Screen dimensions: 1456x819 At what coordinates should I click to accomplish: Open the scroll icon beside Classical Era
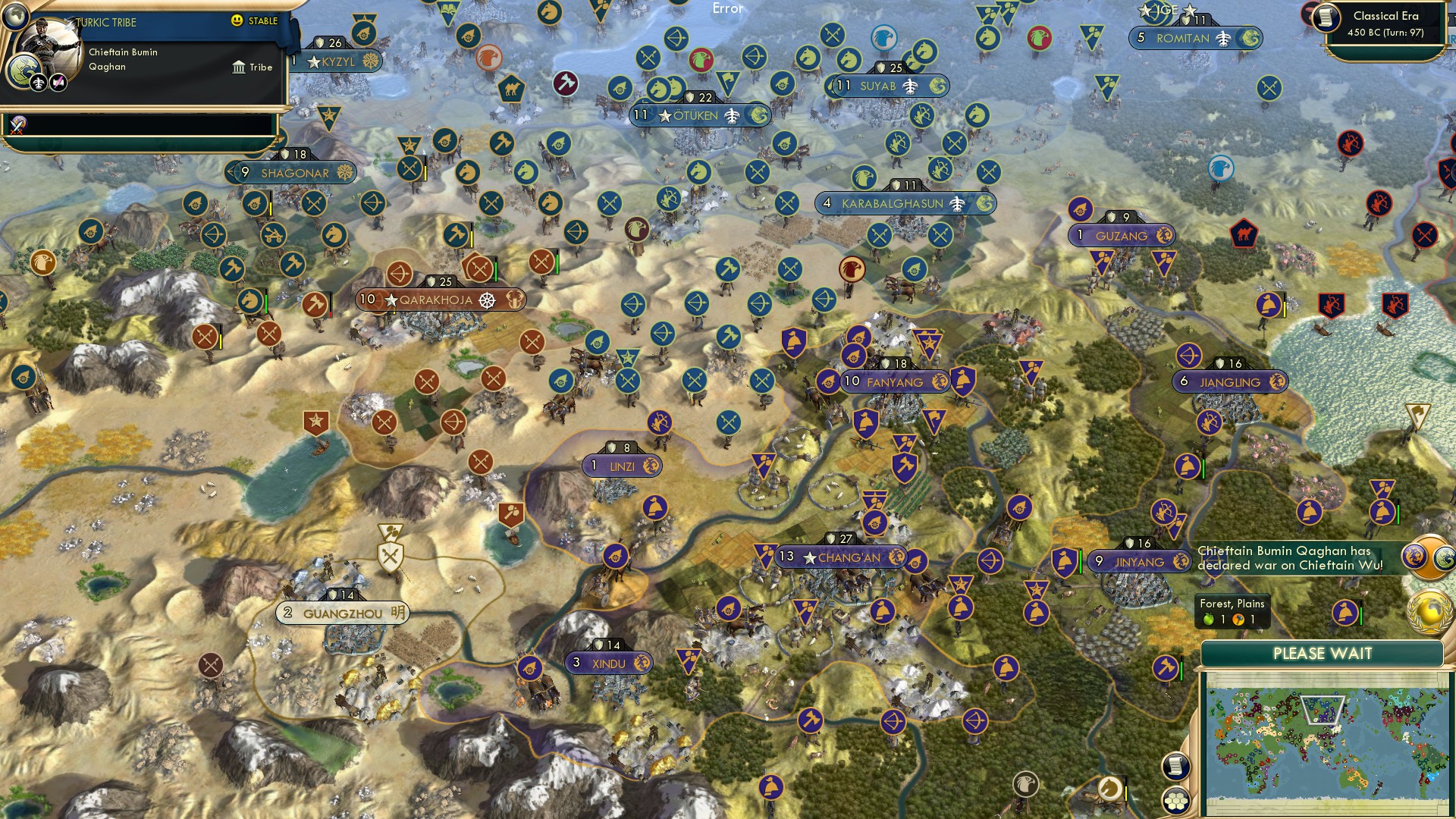pos(1326,18)
